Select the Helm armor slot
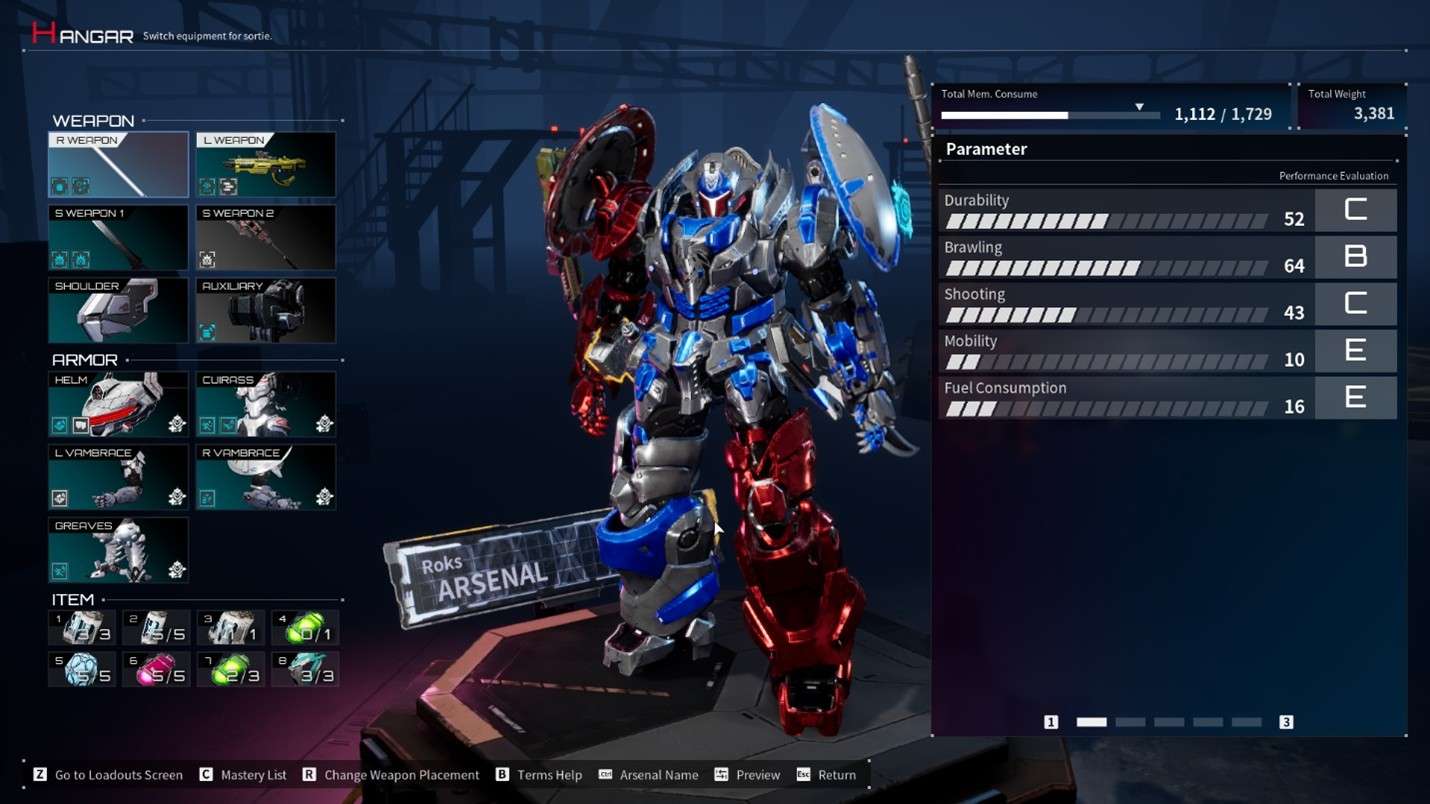Viewport: 1430px width, 804px height. (x=117, y=404)
